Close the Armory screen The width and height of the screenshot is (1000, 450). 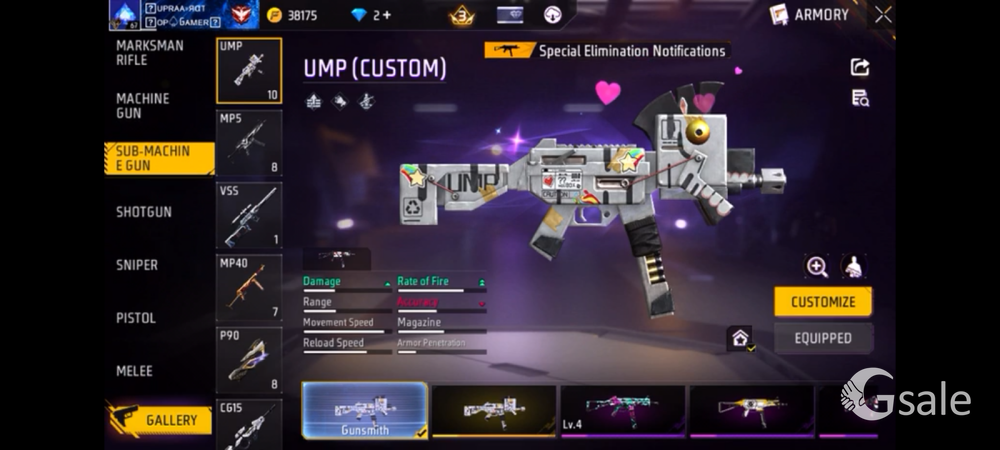pos(883,15)
